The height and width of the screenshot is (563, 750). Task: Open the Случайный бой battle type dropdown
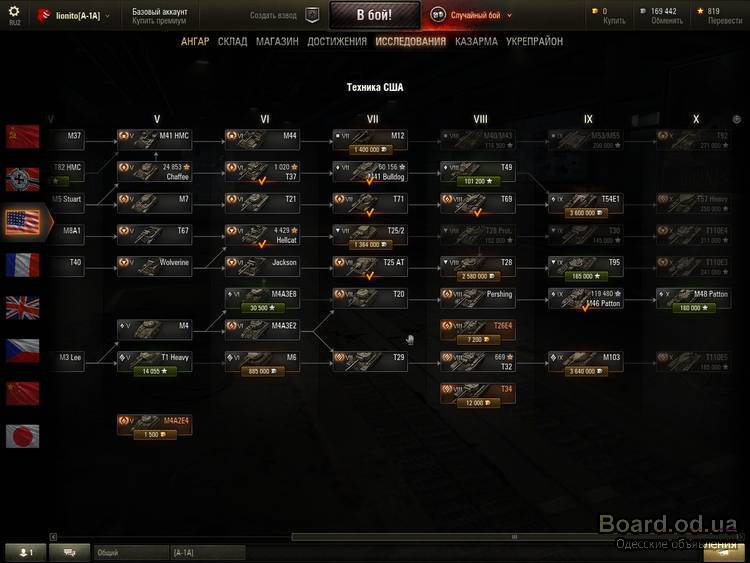point(472,15)
